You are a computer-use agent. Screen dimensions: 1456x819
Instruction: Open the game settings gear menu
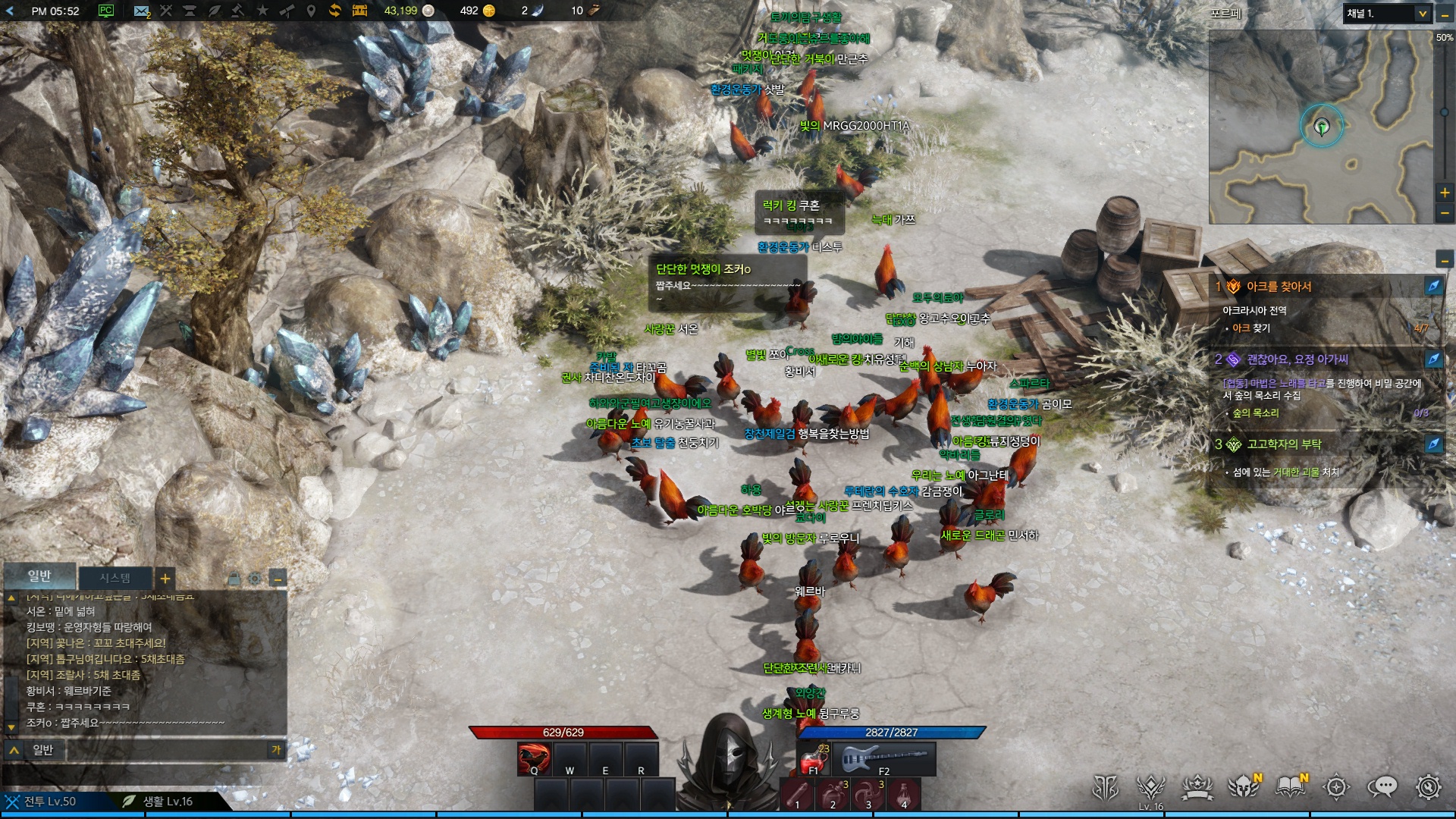tap(1429, 788)
